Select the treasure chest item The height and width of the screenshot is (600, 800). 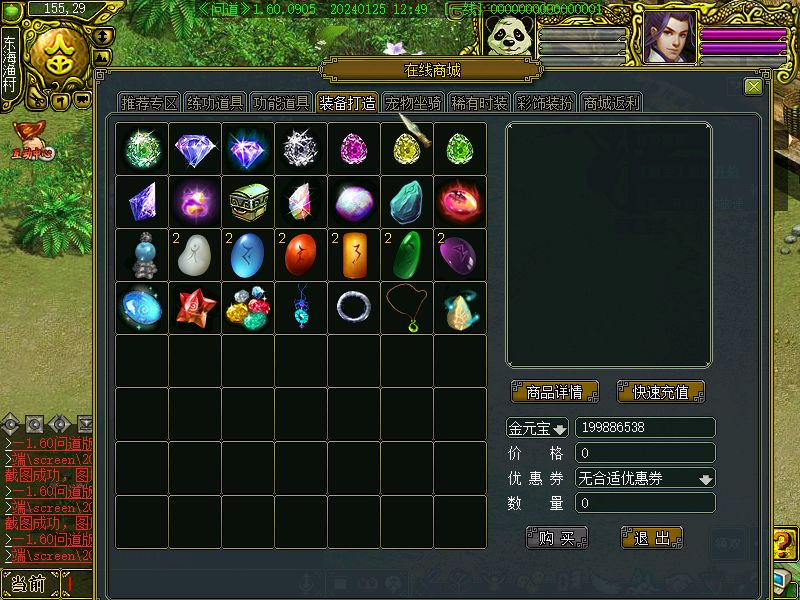[248, 202]
